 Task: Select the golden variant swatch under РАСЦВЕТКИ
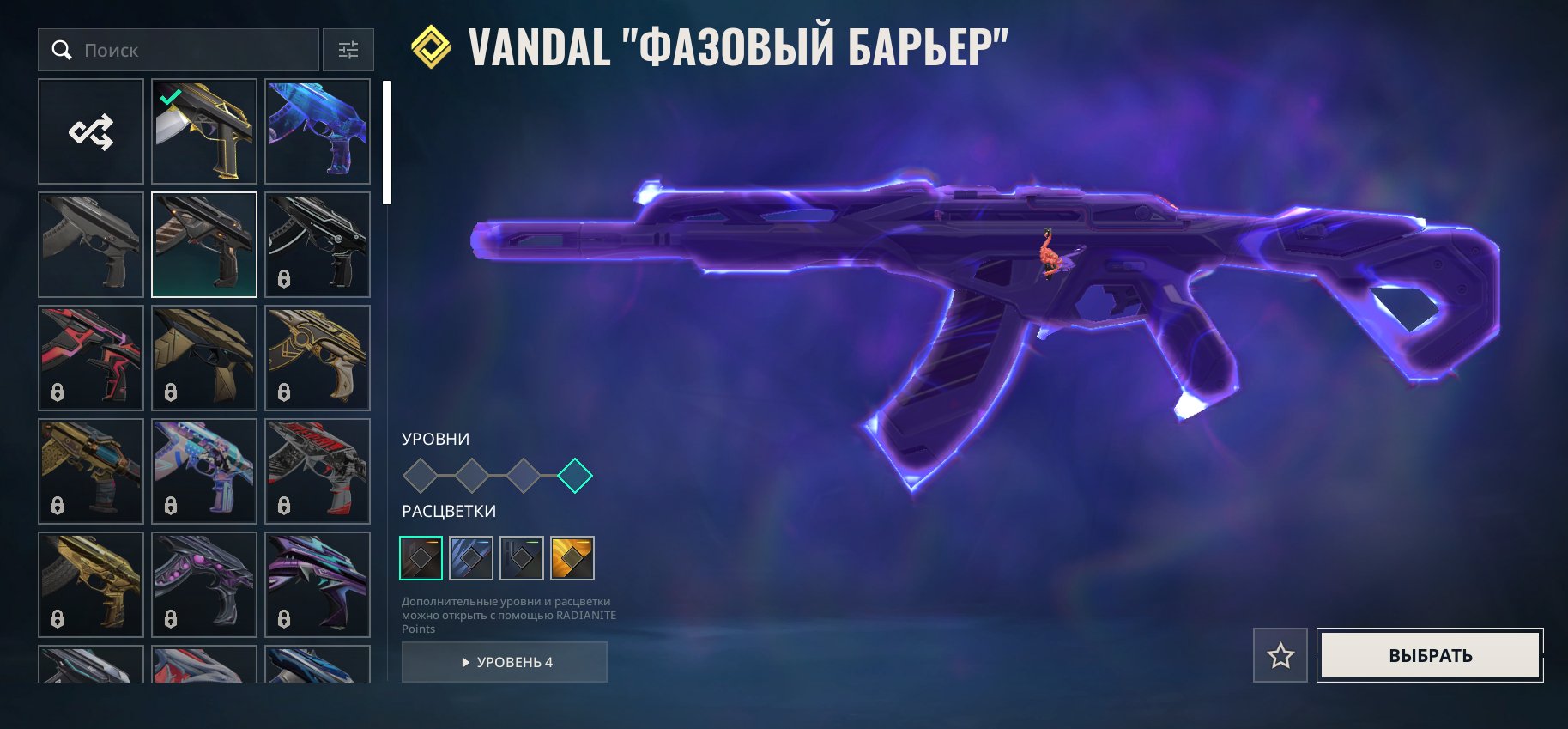pyautogui.click(x=573, y=557)
